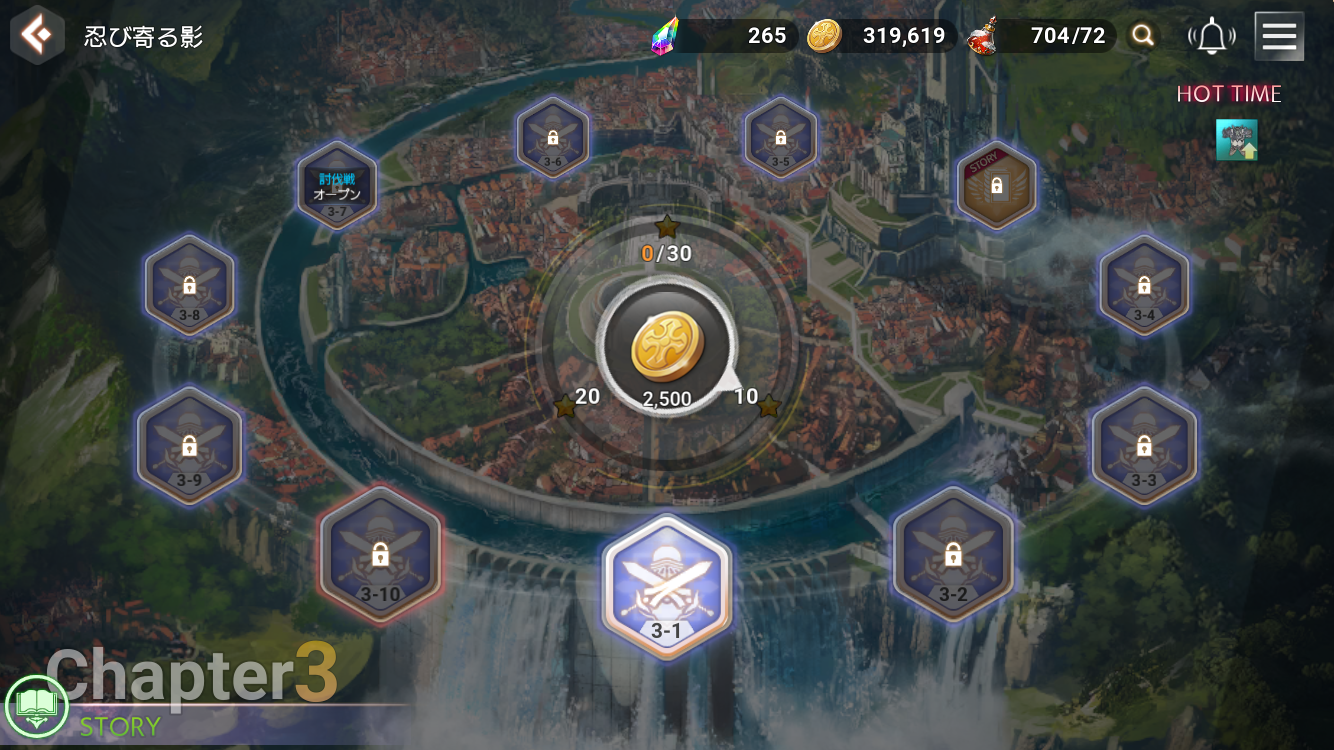Open the hamburger menu

(1278, 37)
